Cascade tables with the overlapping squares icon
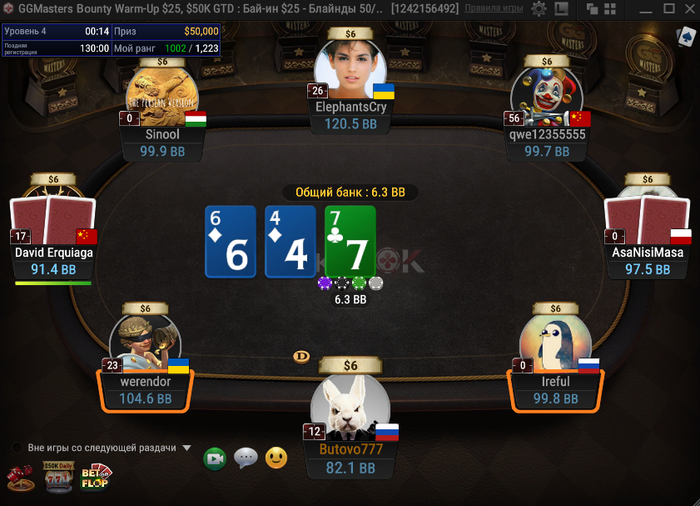This screenshot has width=700, height=506. click(x=591, y=9)
